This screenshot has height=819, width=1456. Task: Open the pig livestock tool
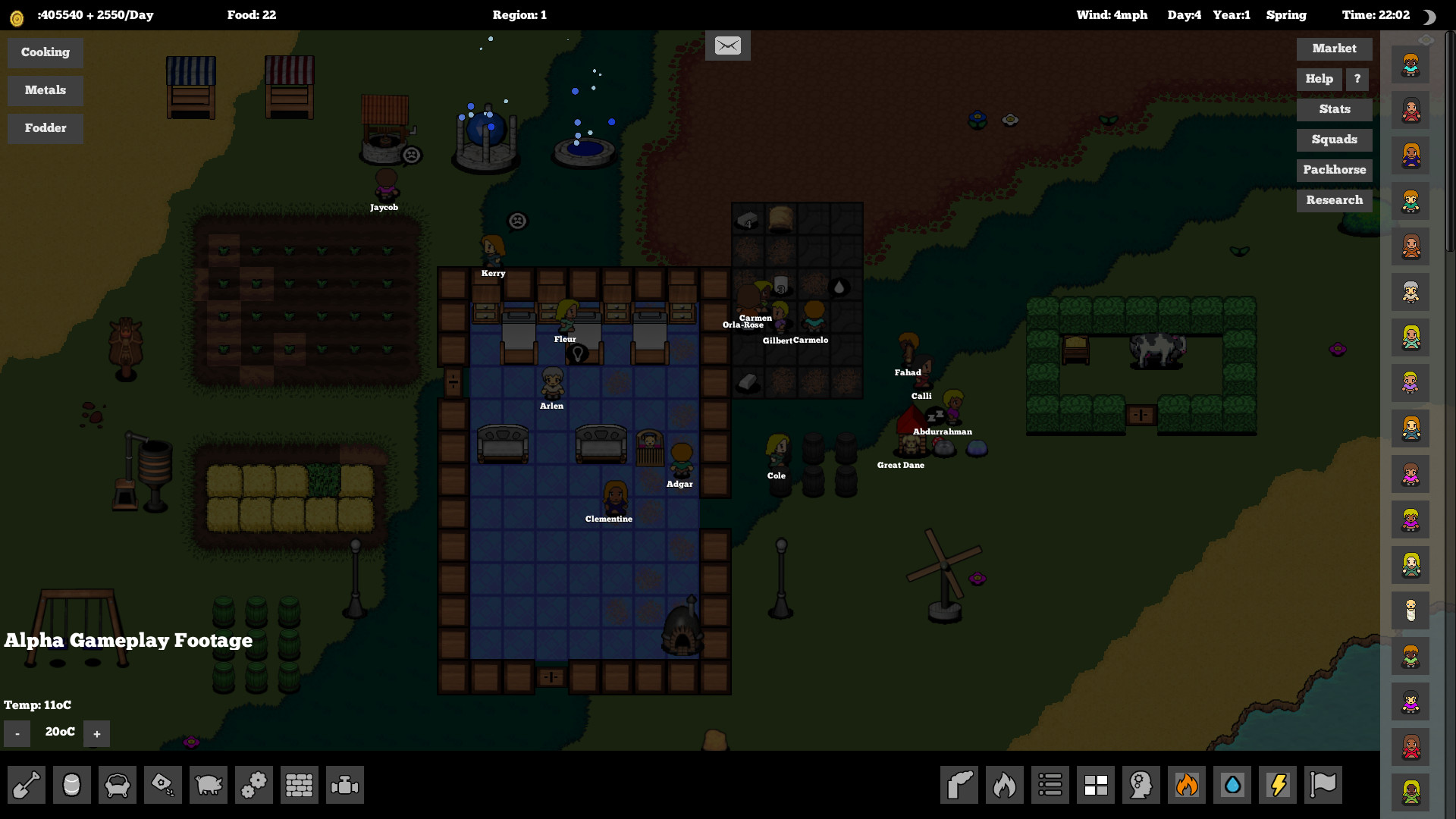pos(209,785)
